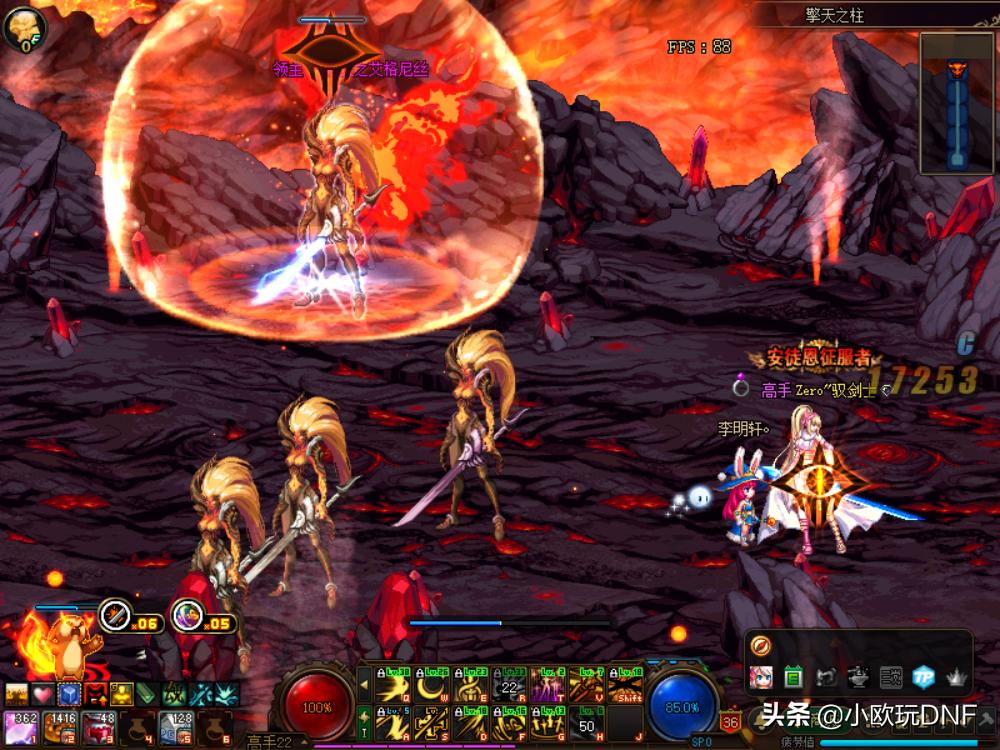1000x750 pixels.
Task: Open the orange compass icon
Action: tap(760, 646)
